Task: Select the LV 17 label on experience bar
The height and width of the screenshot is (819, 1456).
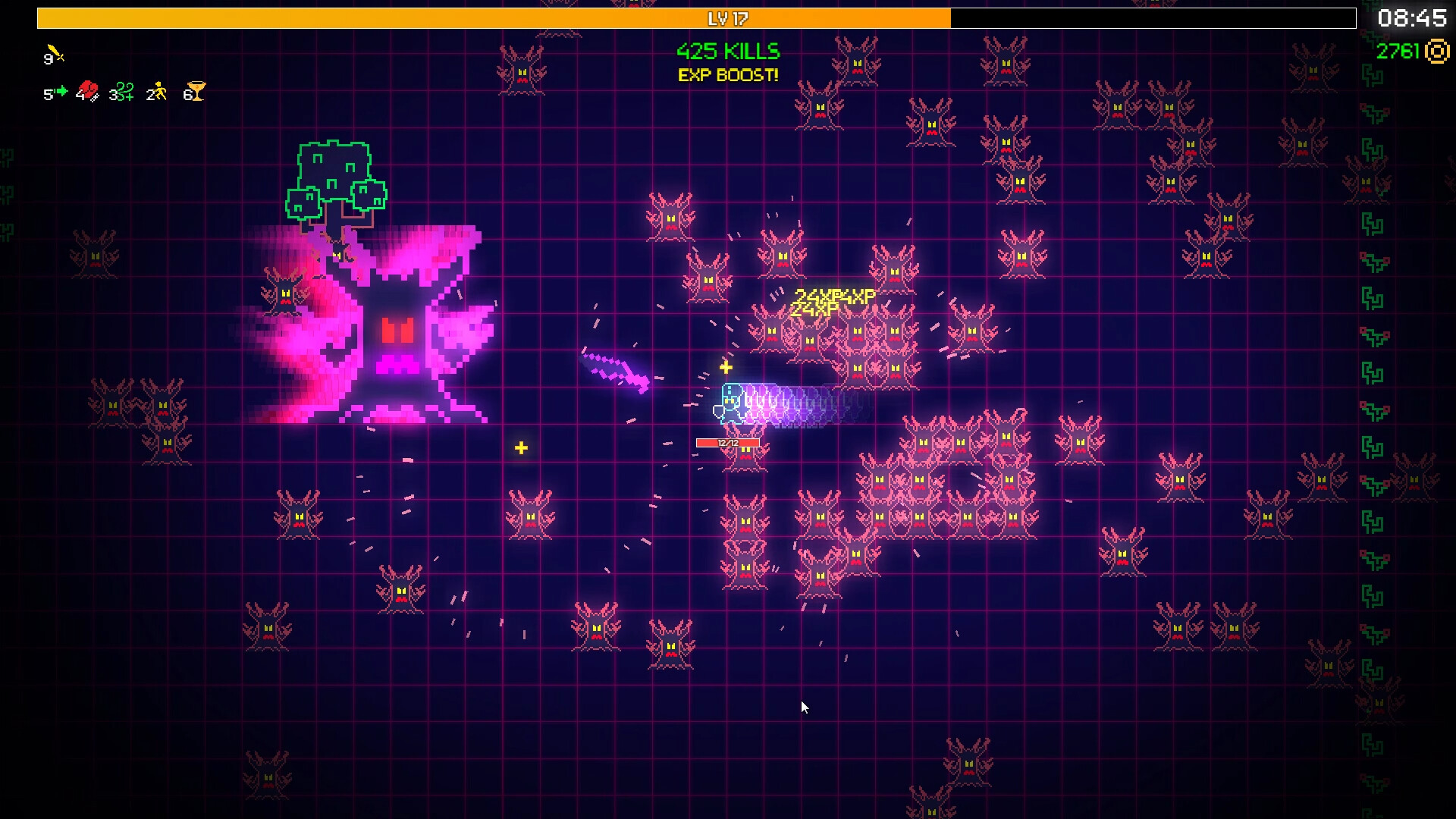Action: coord(729,18)
